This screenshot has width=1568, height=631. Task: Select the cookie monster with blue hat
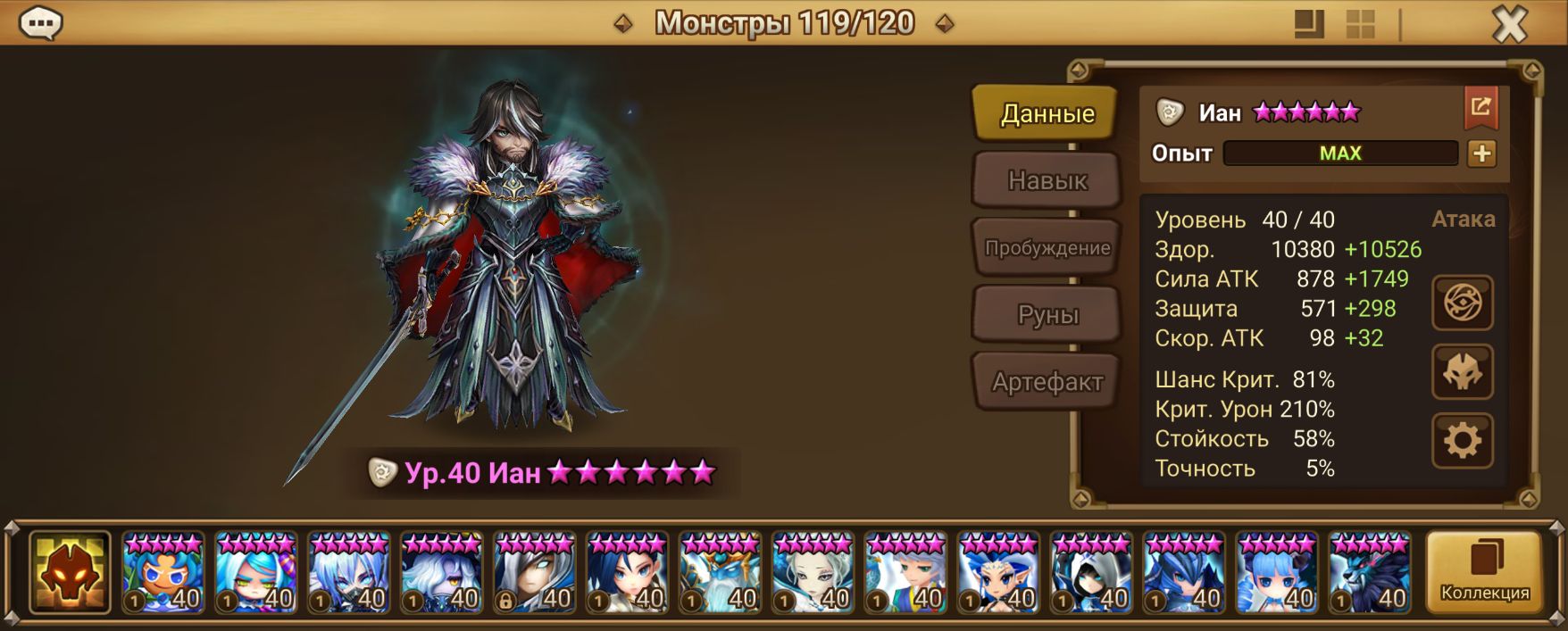pos(163,572)
